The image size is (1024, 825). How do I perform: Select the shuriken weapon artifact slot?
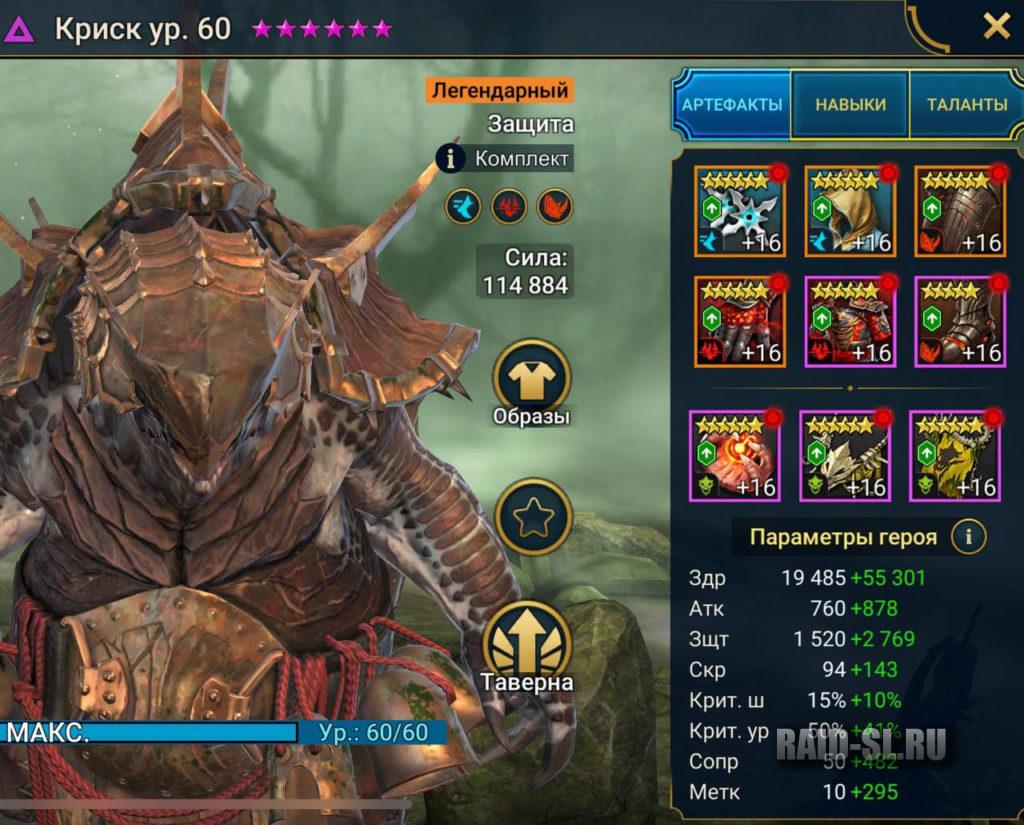(740, 212)
